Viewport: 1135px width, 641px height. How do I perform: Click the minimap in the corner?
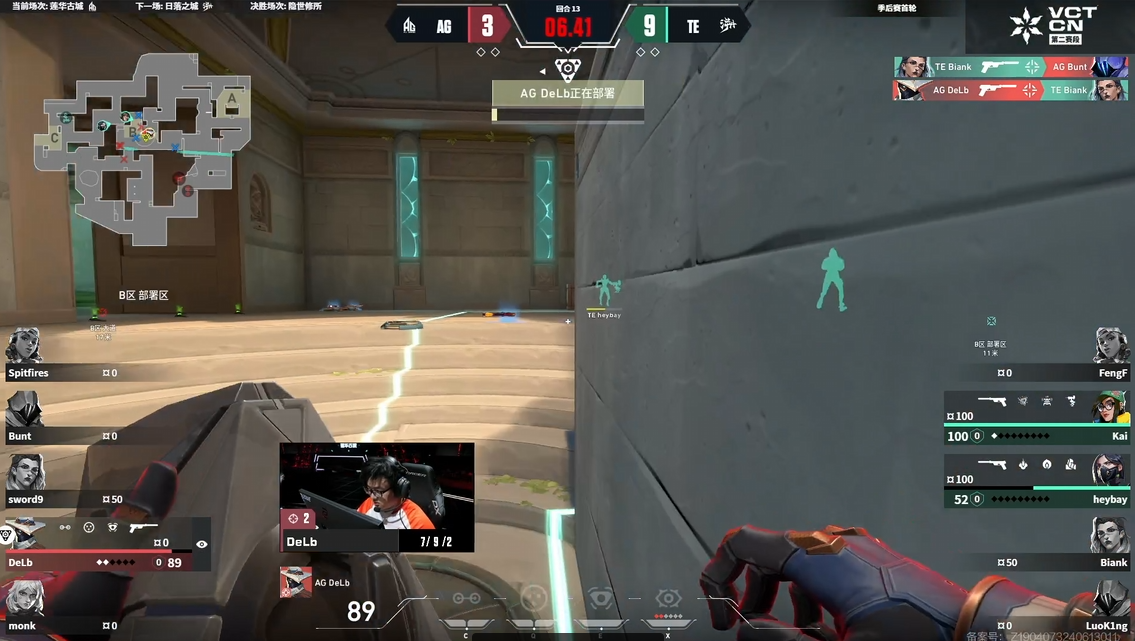[142, 149]
